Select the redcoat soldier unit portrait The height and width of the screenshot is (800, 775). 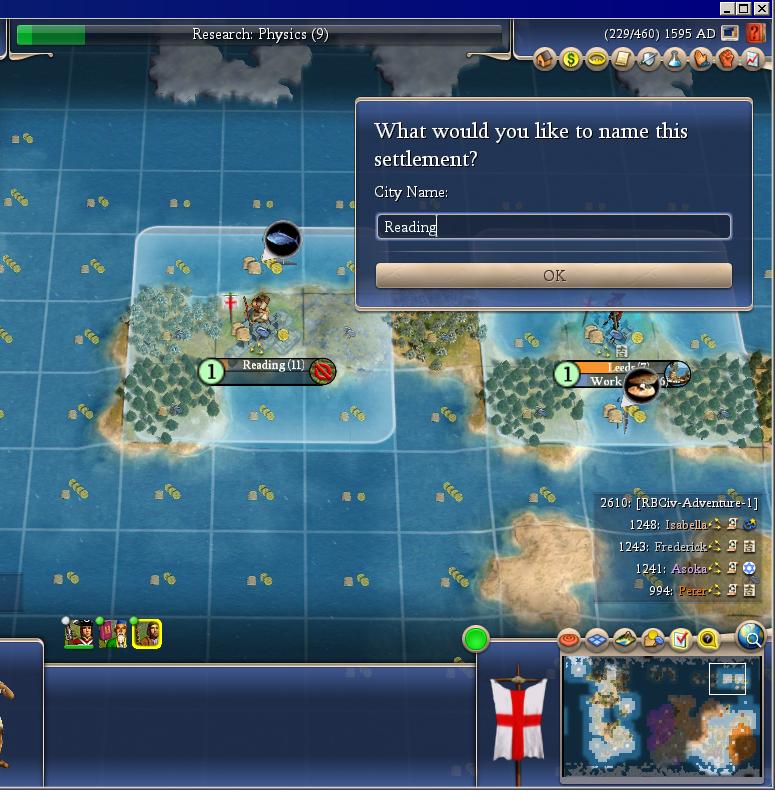pyautogui.click(x=79, y=633)
